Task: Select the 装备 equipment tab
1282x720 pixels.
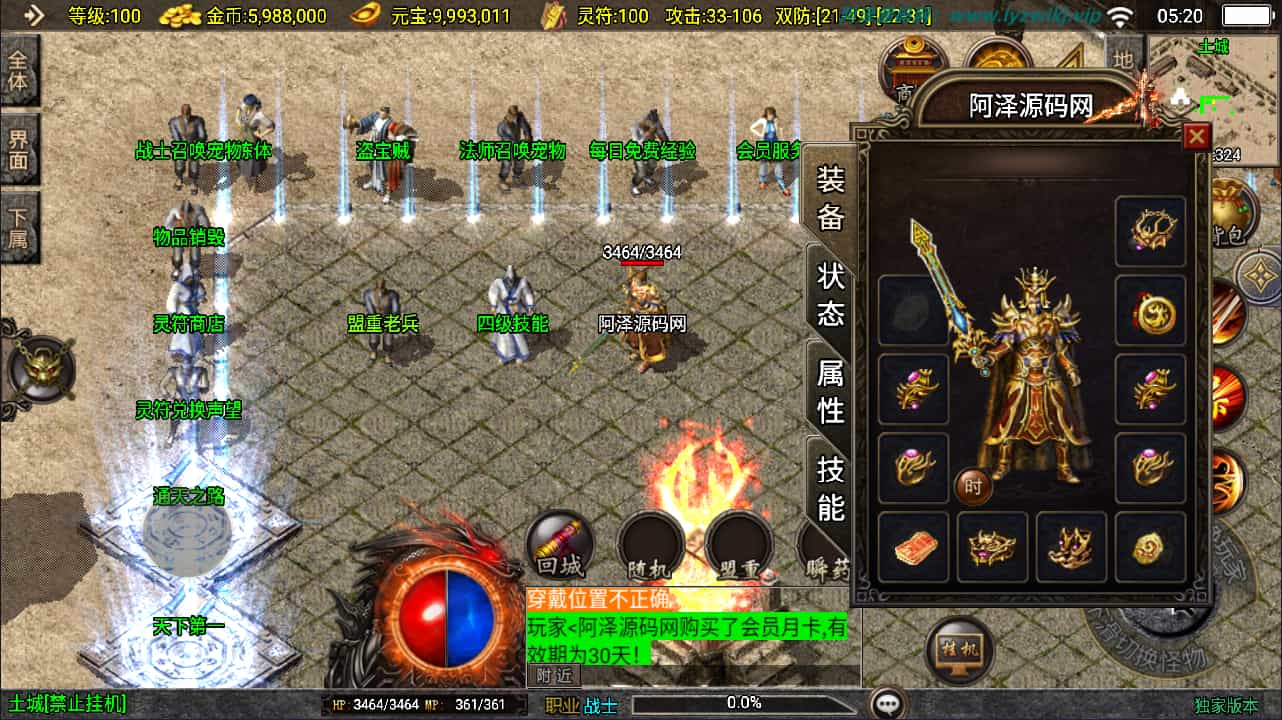Action: pyautogui.click(x=831, y=198)
